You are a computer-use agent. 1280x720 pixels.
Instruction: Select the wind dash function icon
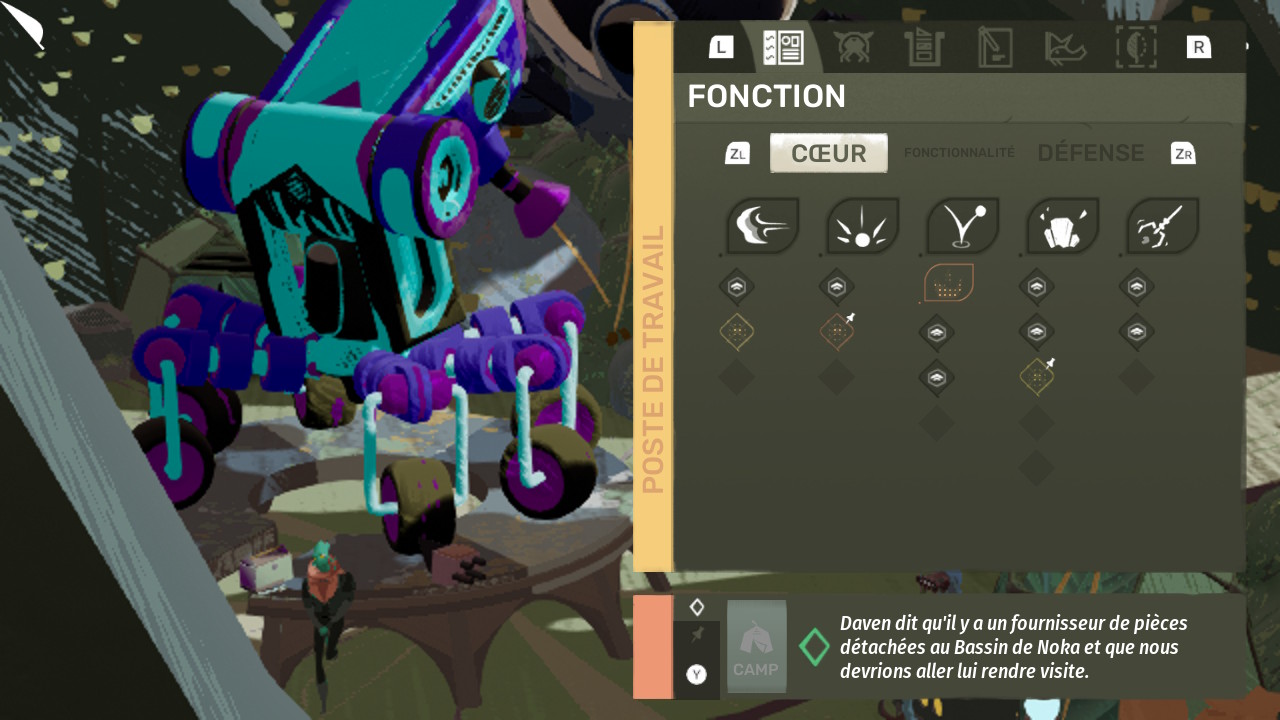click(762, 225)
